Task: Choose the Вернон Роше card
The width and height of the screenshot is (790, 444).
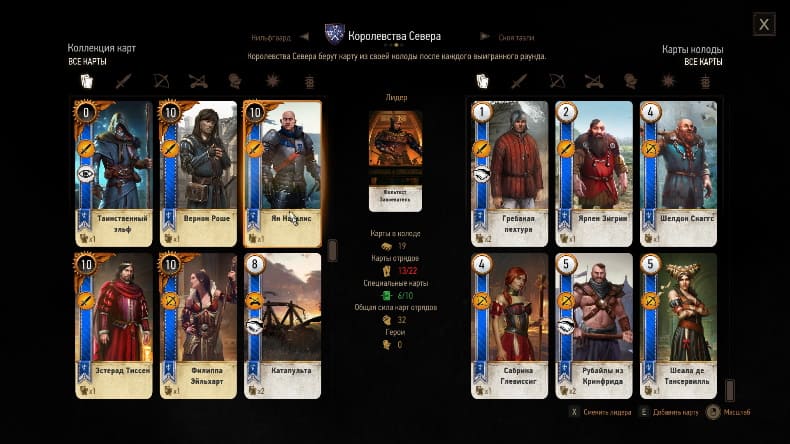Action: click(198, 172)
